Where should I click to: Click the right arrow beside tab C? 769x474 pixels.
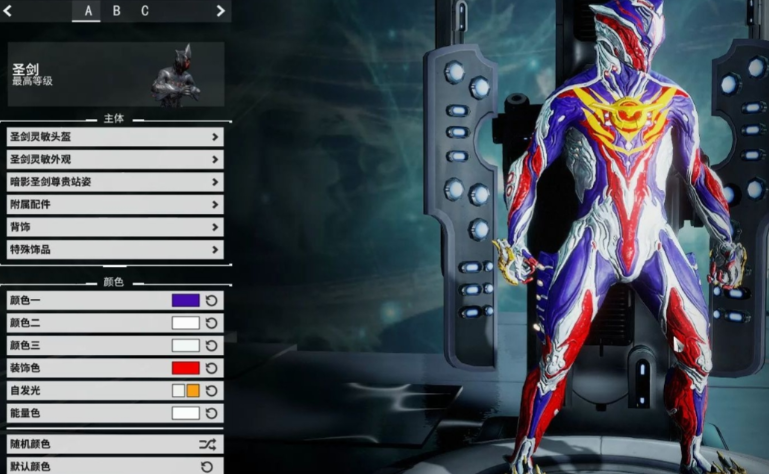tap(221, 11)
